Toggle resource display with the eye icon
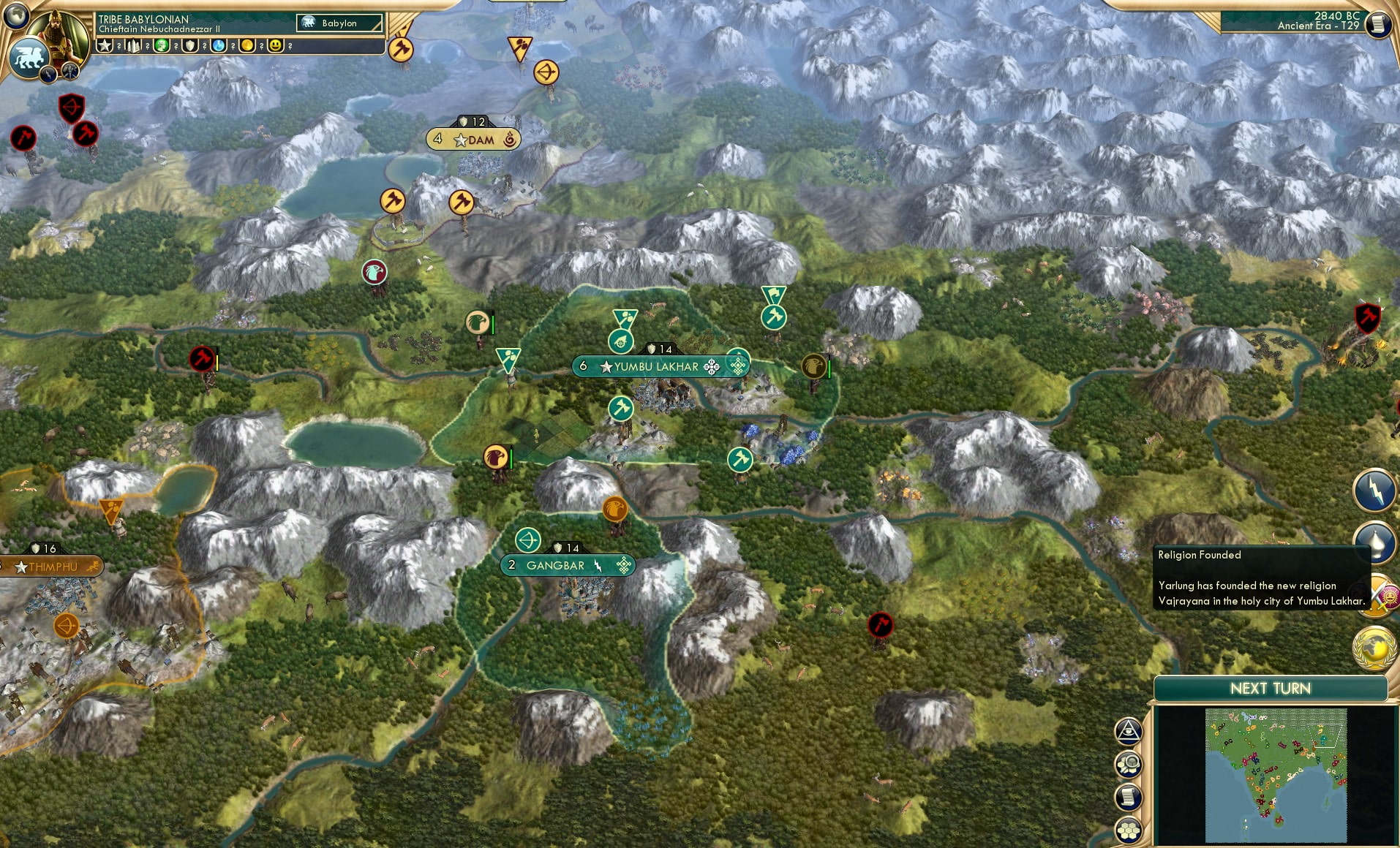 1129,731
